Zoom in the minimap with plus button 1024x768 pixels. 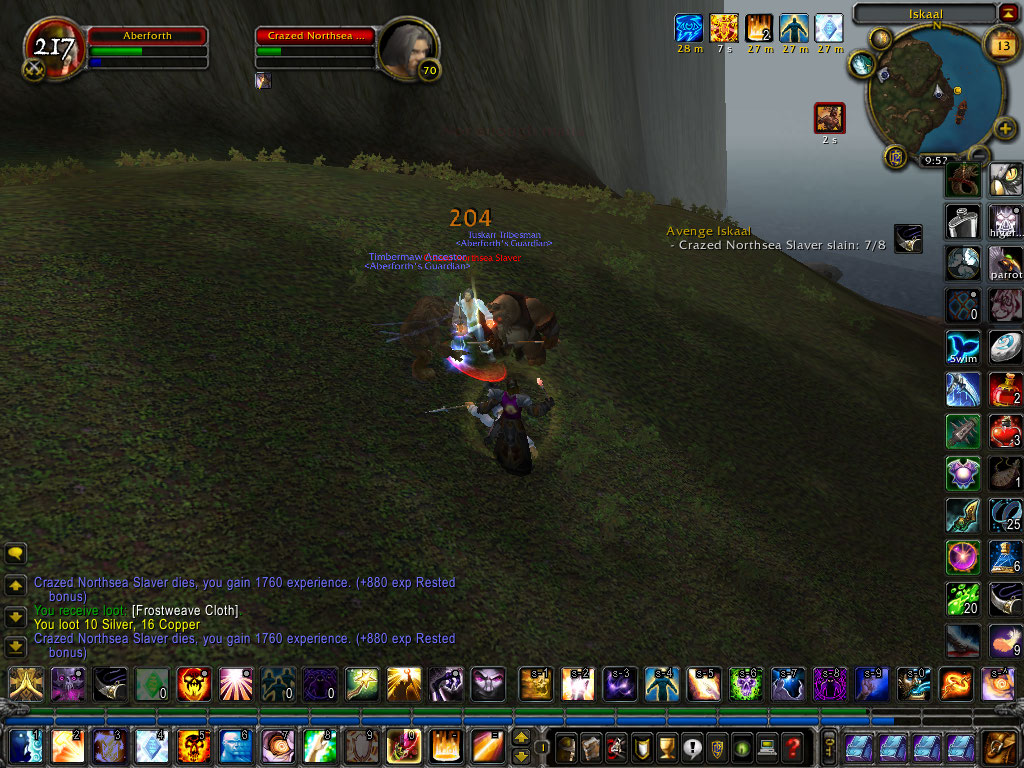pos(1005,129)
